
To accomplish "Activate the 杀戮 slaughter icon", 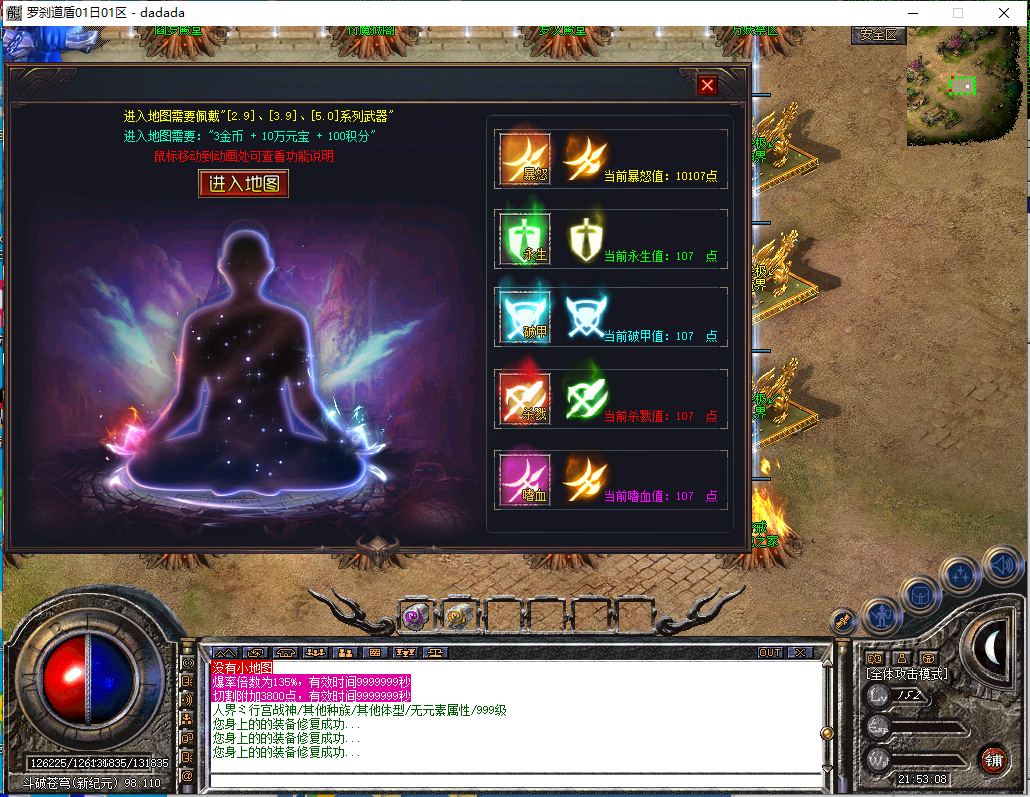I will tap(525, 398).
